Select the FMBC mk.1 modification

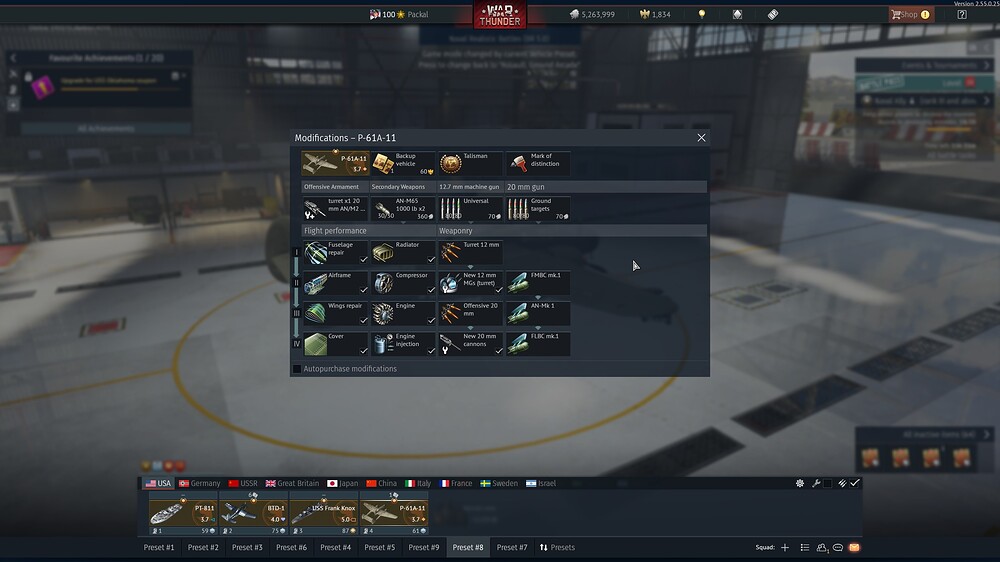538,283
